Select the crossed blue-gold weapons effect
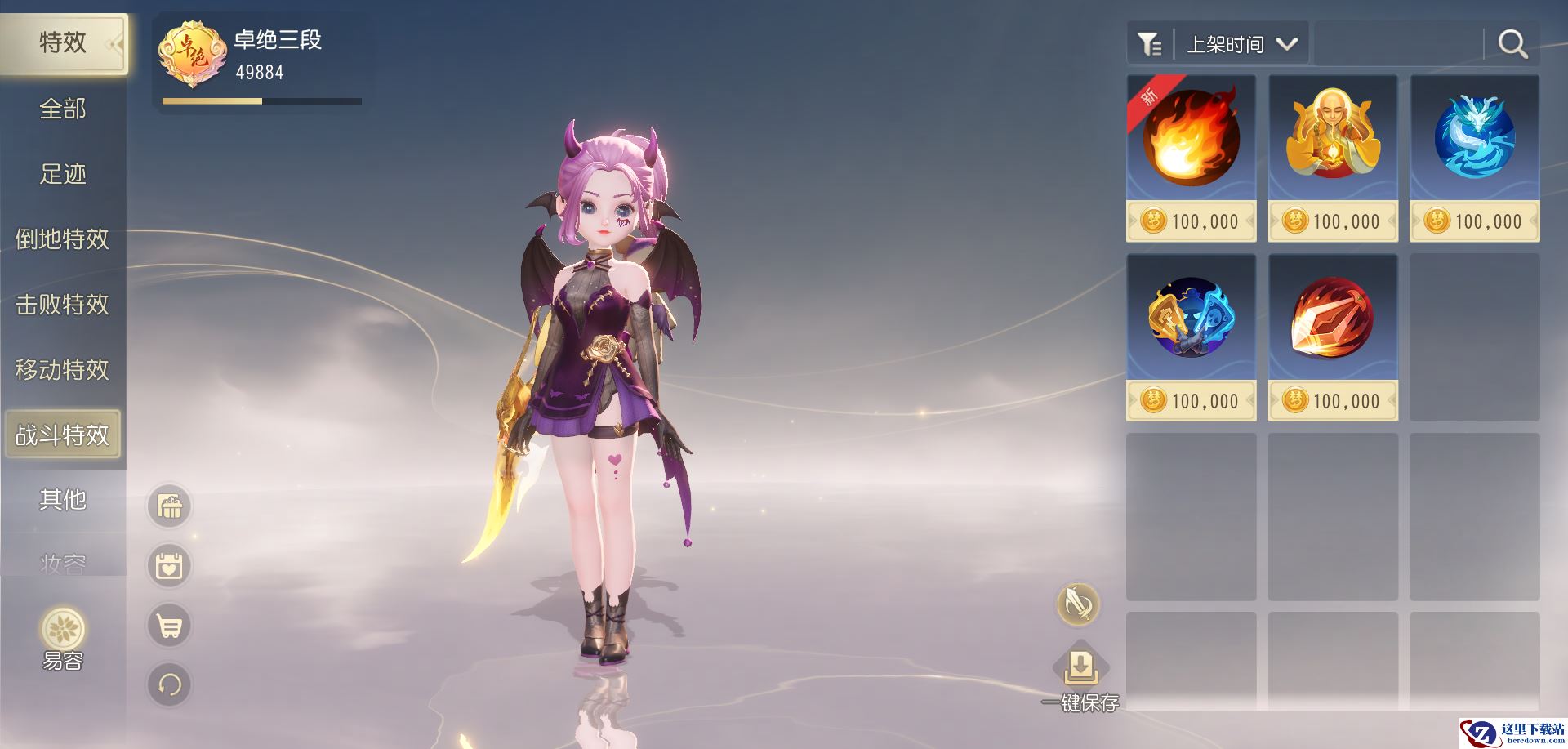1568x749 pixels. pyautogui.click(x=1191, y=319)
